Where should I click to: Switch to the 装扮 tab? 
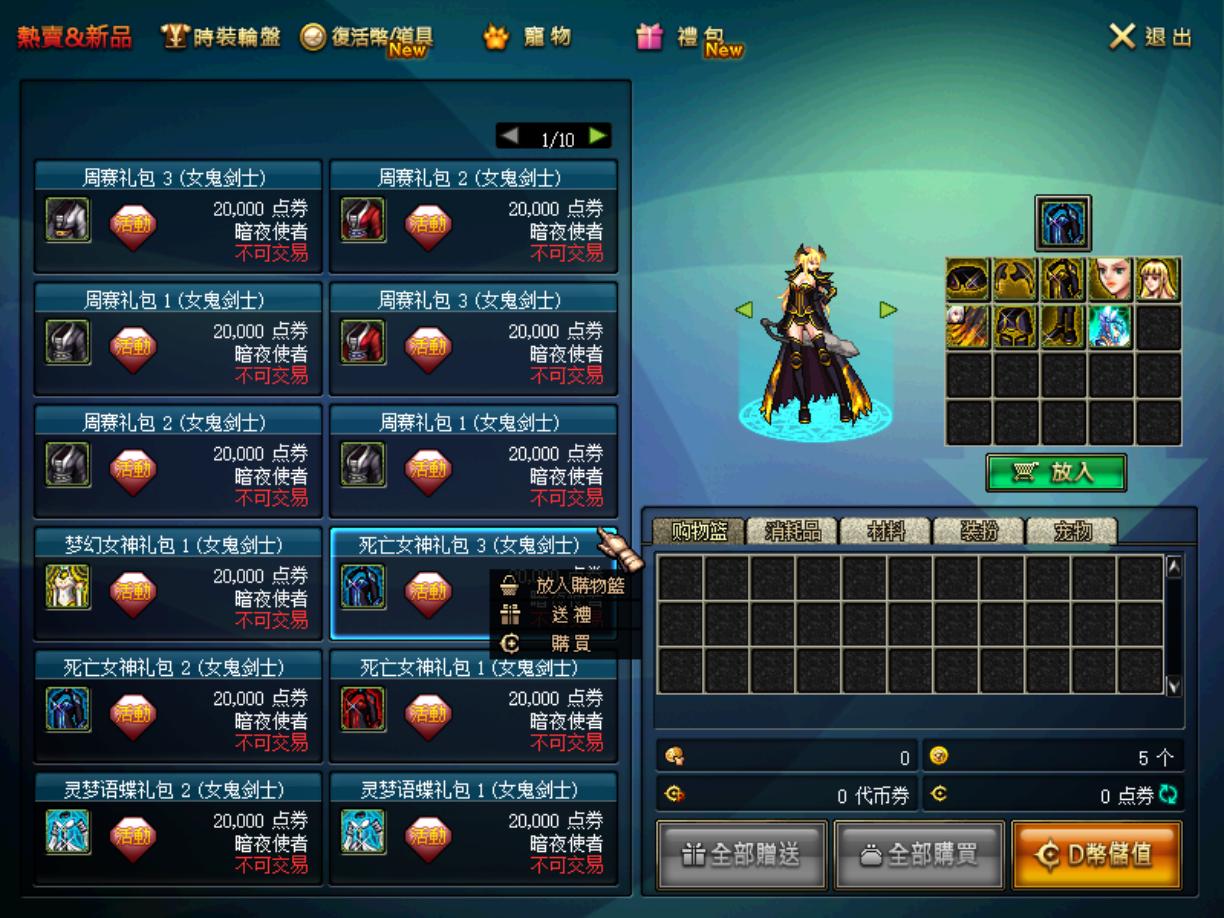point(978,532)
